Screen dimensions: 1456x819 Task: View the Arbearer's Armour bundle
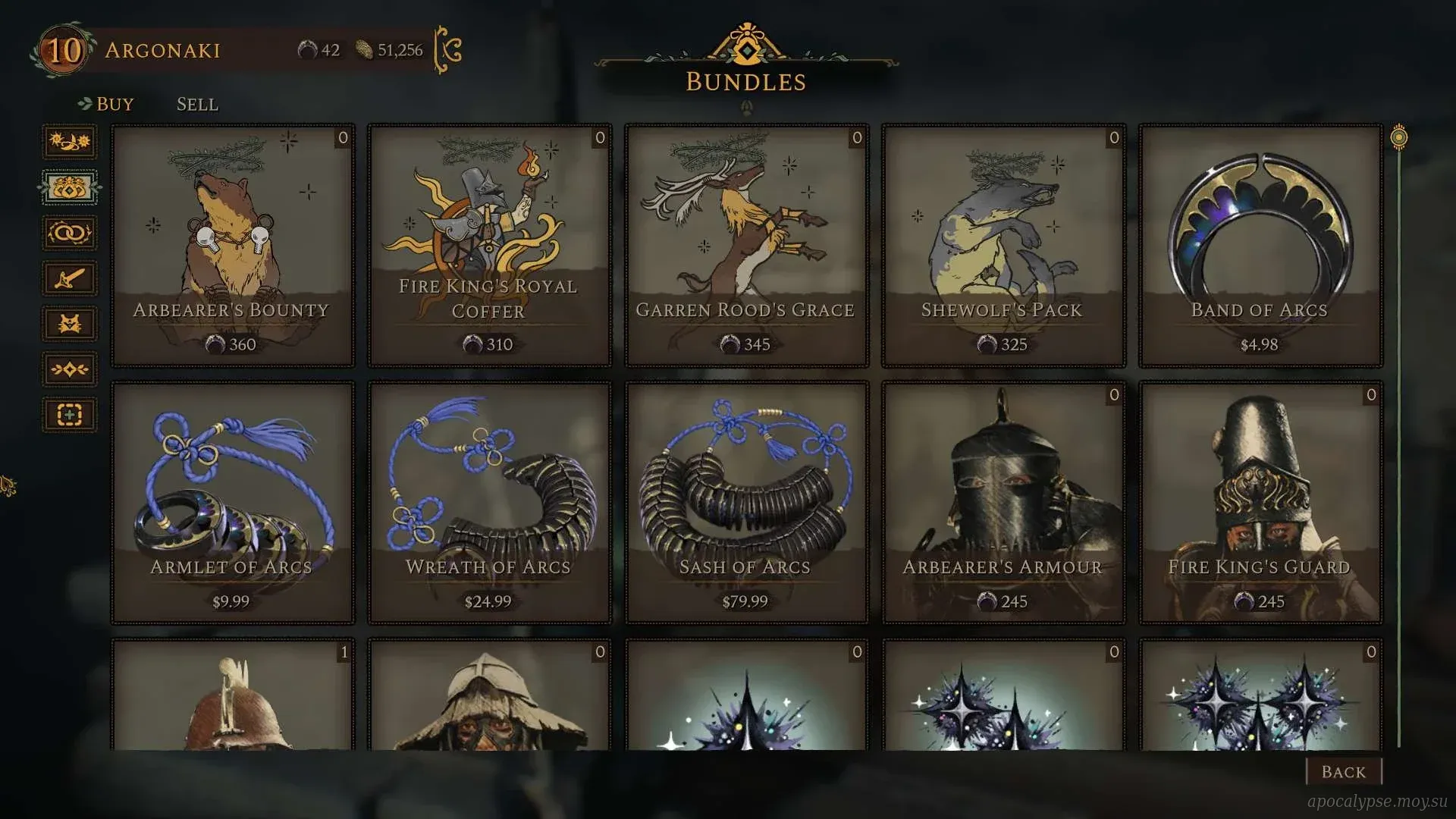(1003, 503)
